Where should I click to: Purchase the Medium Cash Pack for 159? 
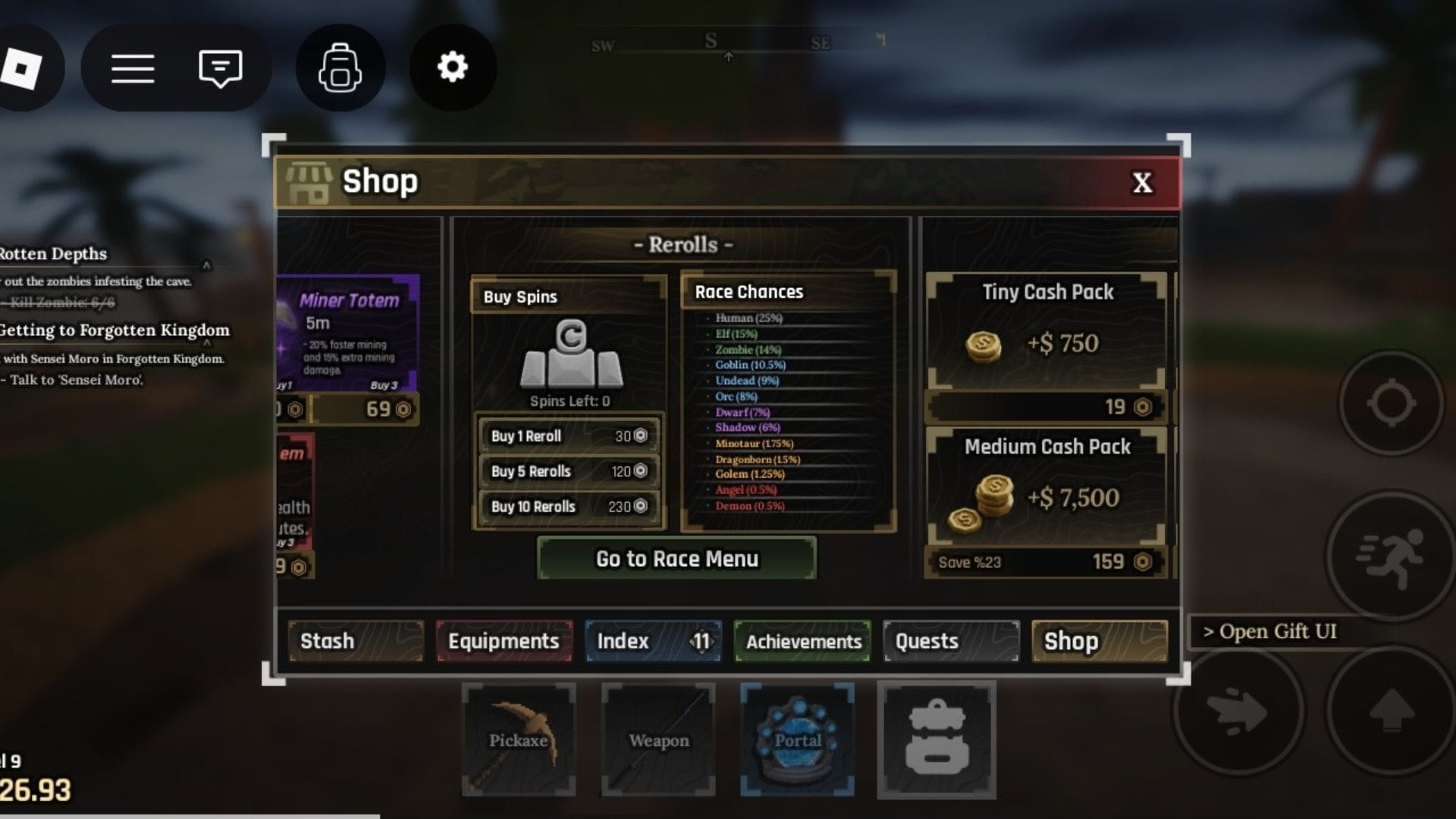pos(1046,562)
